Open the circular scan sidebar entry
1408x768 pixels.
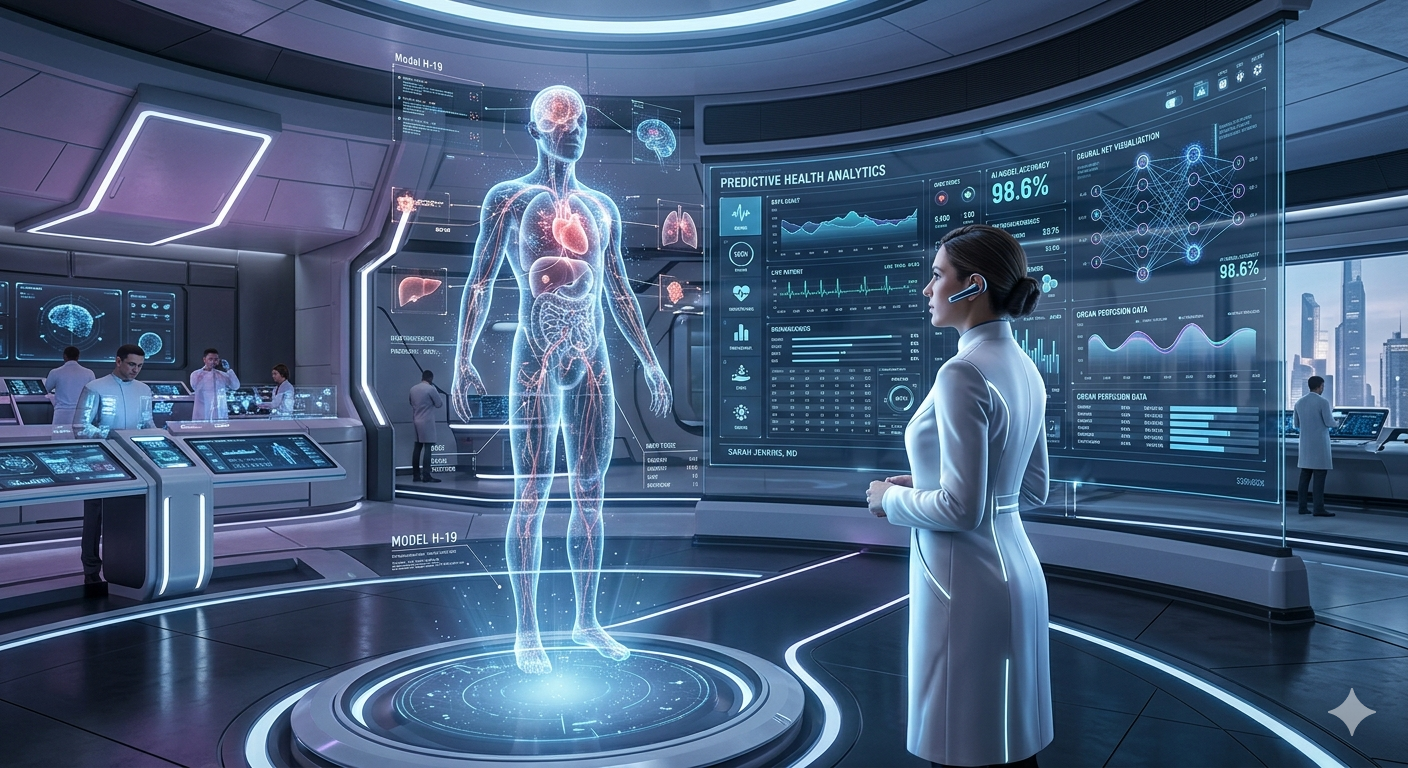[x=740, y=254]
